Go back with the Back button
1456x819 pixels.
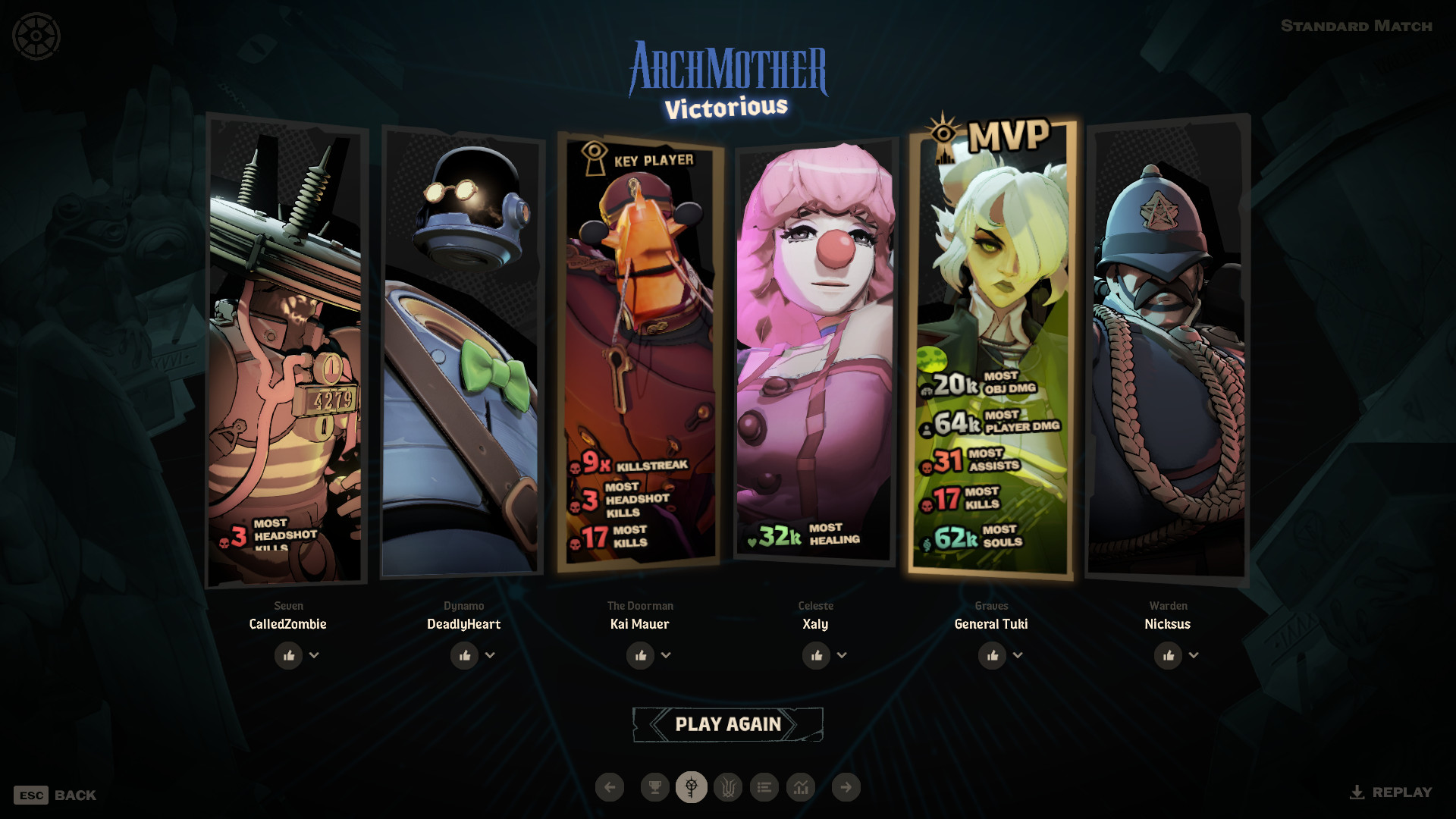click(x=55, y=795)
